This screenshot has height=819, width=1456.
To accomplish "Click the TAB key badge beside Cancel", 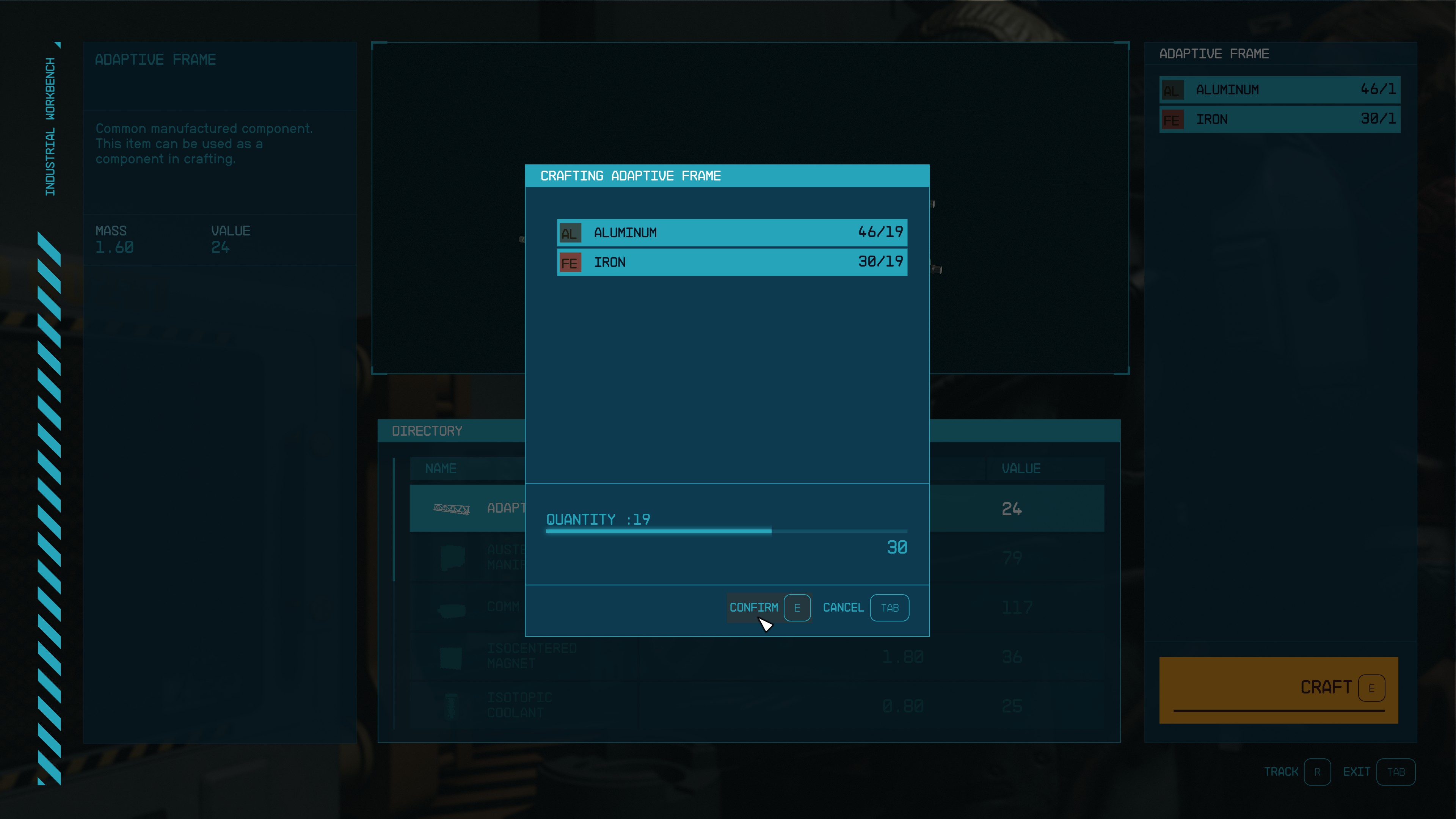I will [x=889, y=607].
